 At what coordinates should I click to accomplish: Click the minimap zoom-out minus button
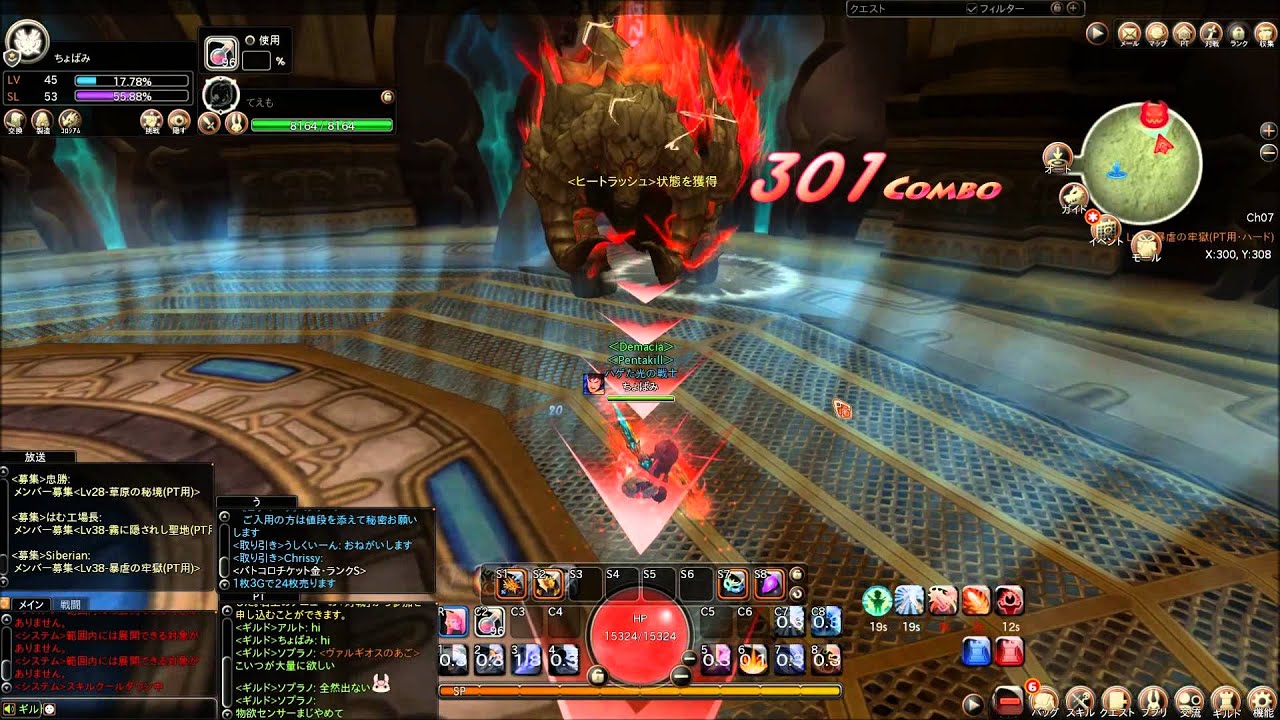click(1268, 152)
